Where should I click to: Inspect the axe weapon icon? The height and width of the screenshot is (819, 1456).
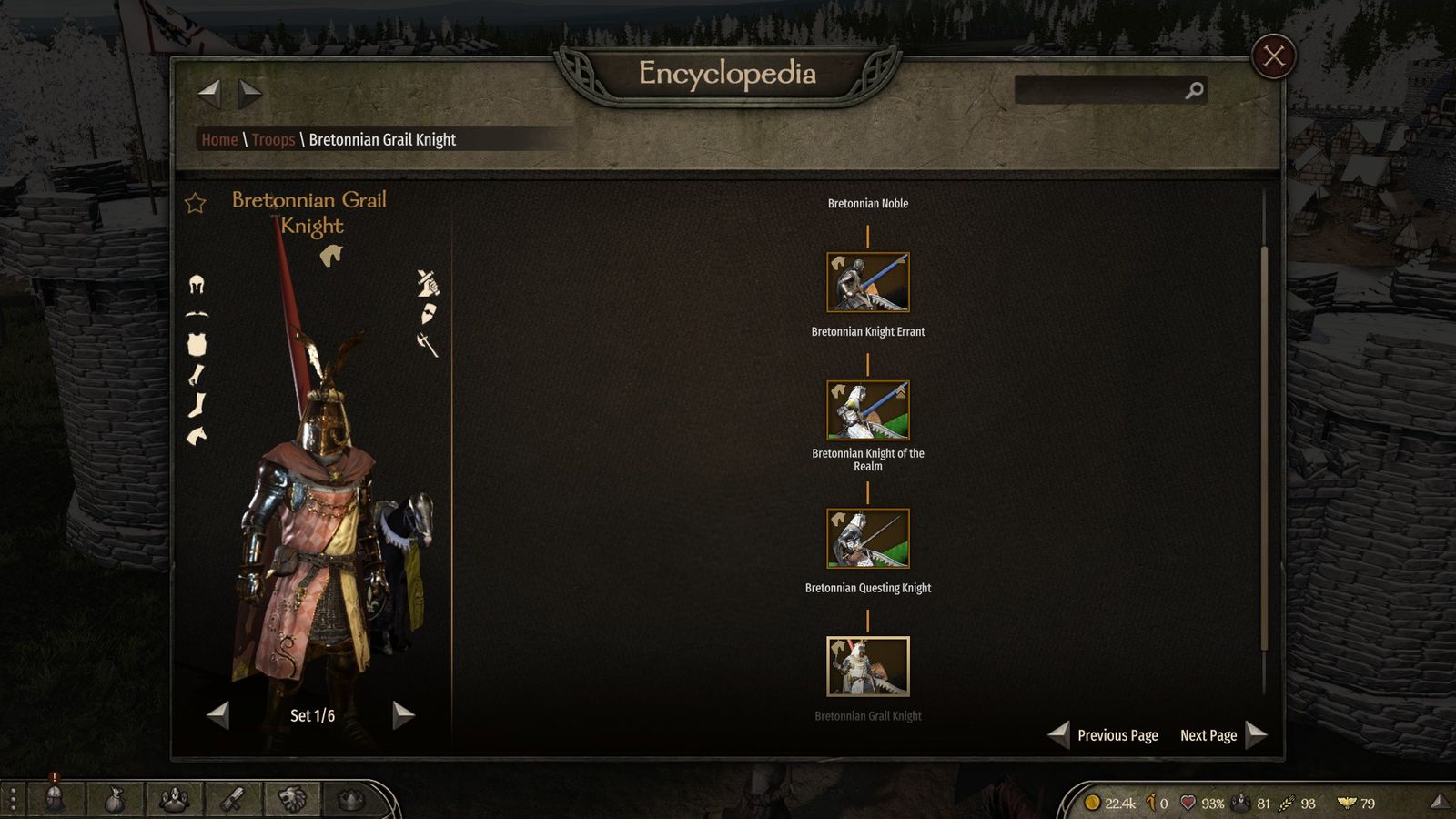[x=427, y=344]
